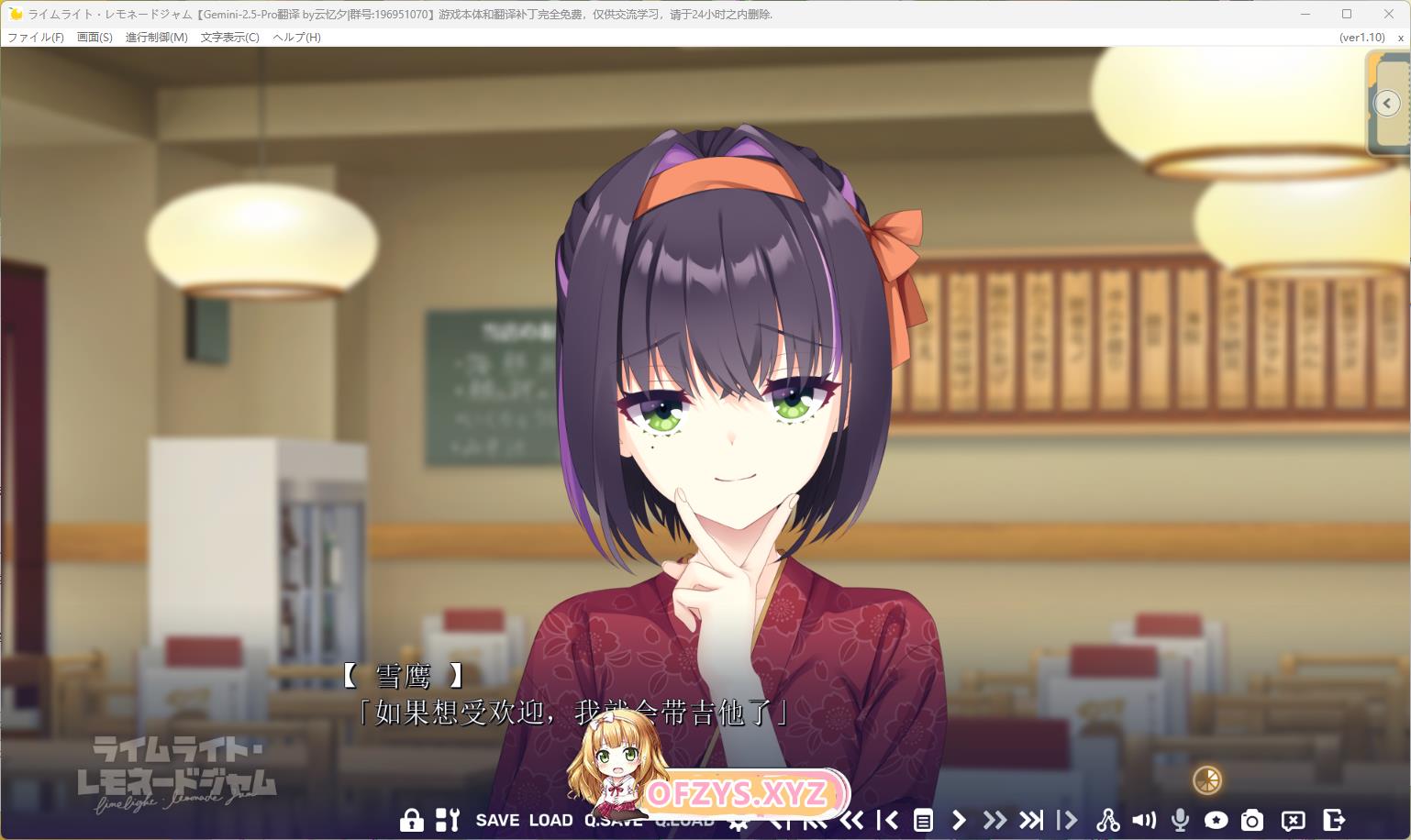Open the 画面(S) menu

click(x=94, y=38)
